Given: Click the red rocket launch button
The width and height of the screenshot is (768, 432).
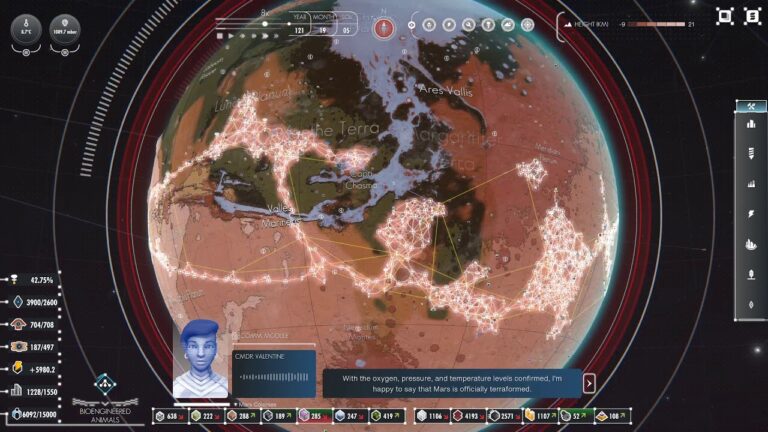Looking at the screenshot, I should click(382, 28).
